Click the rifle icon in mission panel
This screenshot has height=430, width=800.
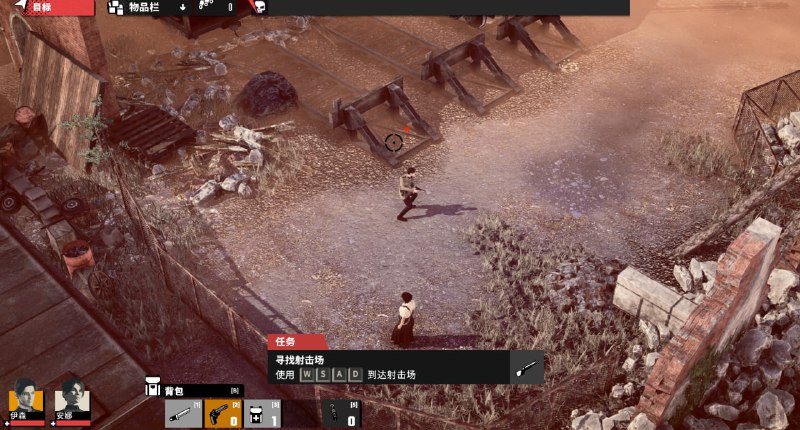pyautogui.click(x=527, y=367)
